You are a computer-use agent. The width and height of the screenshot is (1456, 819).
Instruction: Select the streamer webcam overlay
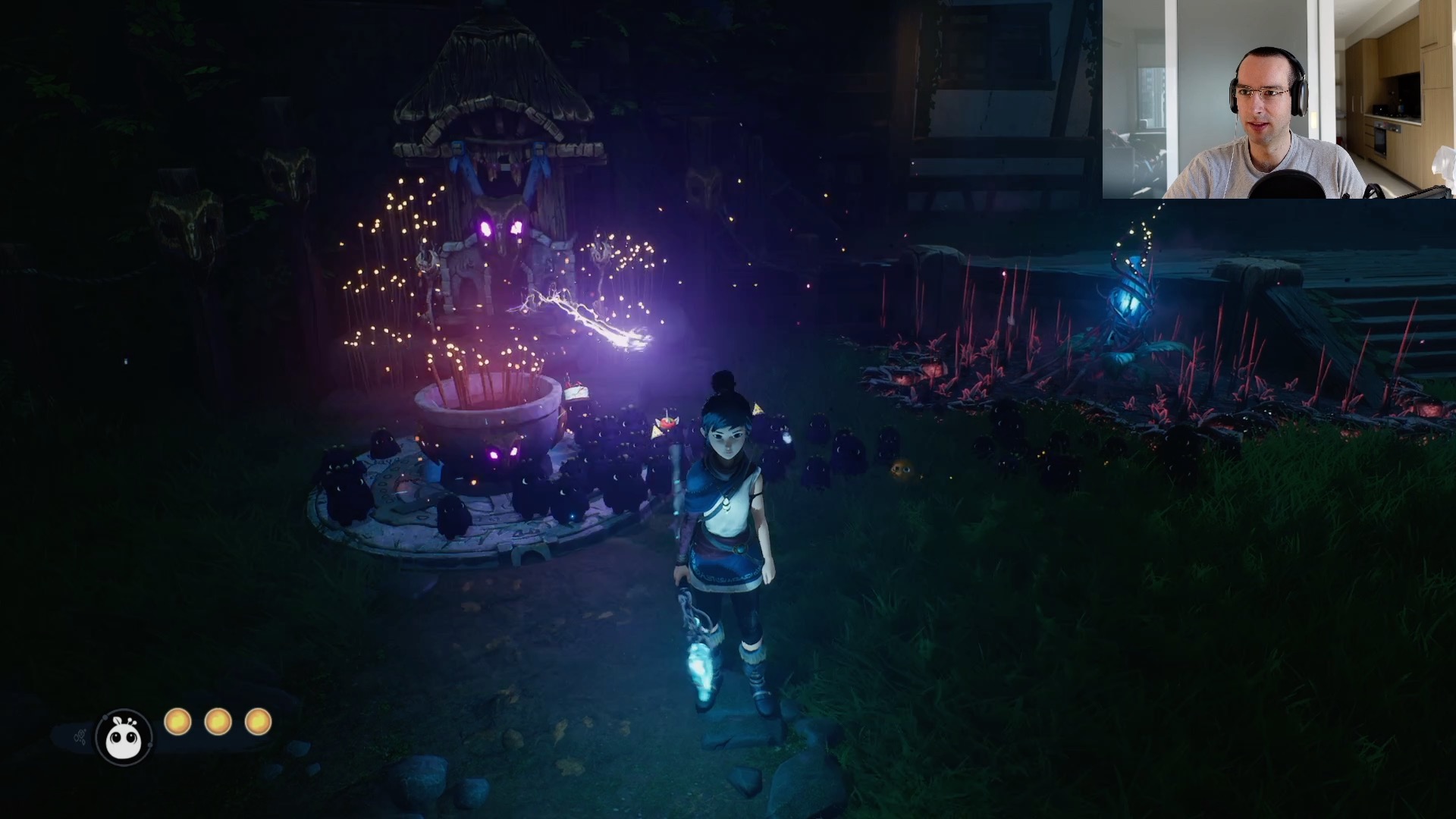(x=1279, y=99)
